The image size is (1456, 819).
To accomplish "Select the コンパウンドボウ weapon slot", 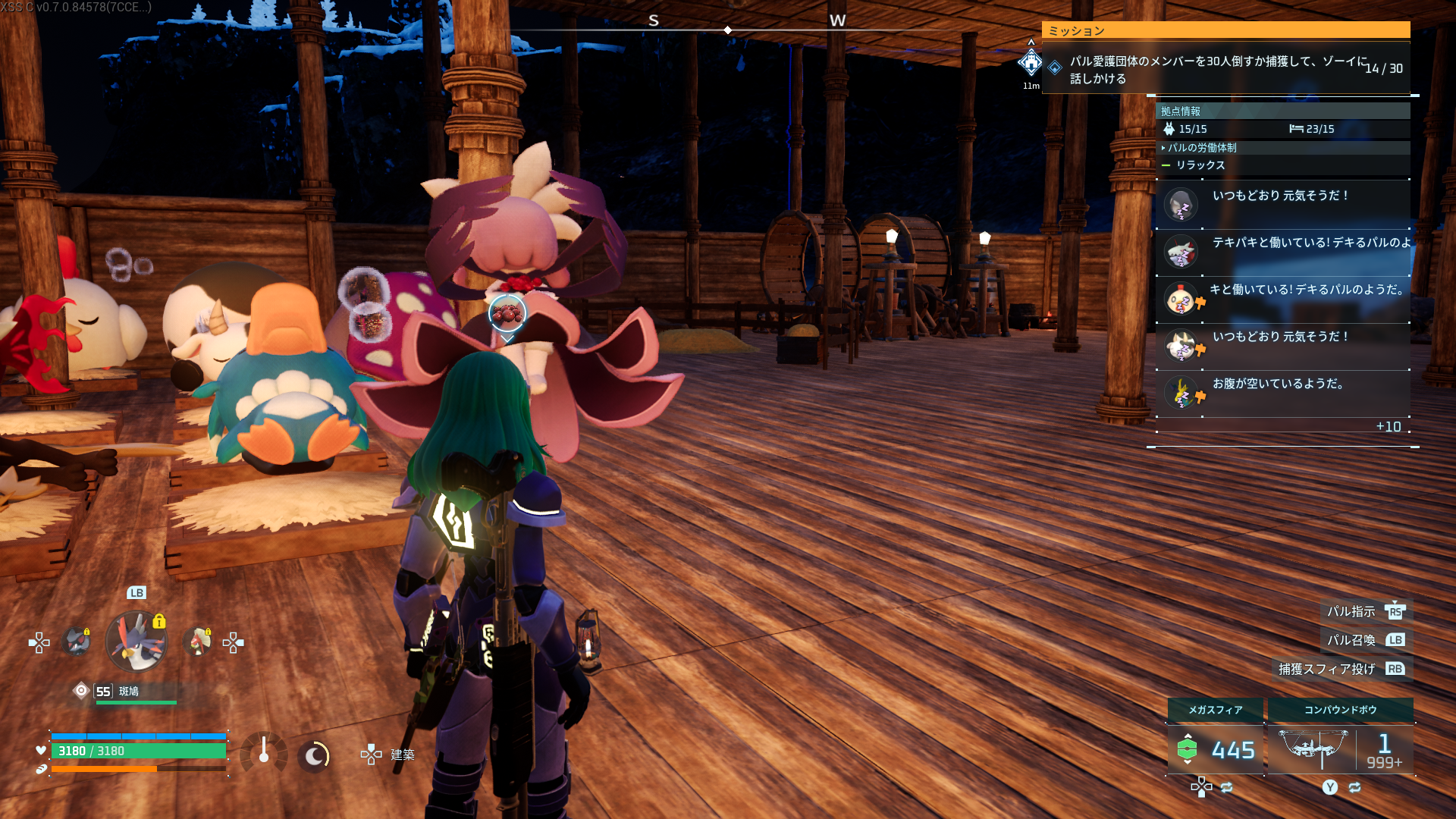I will (1340, 739).
